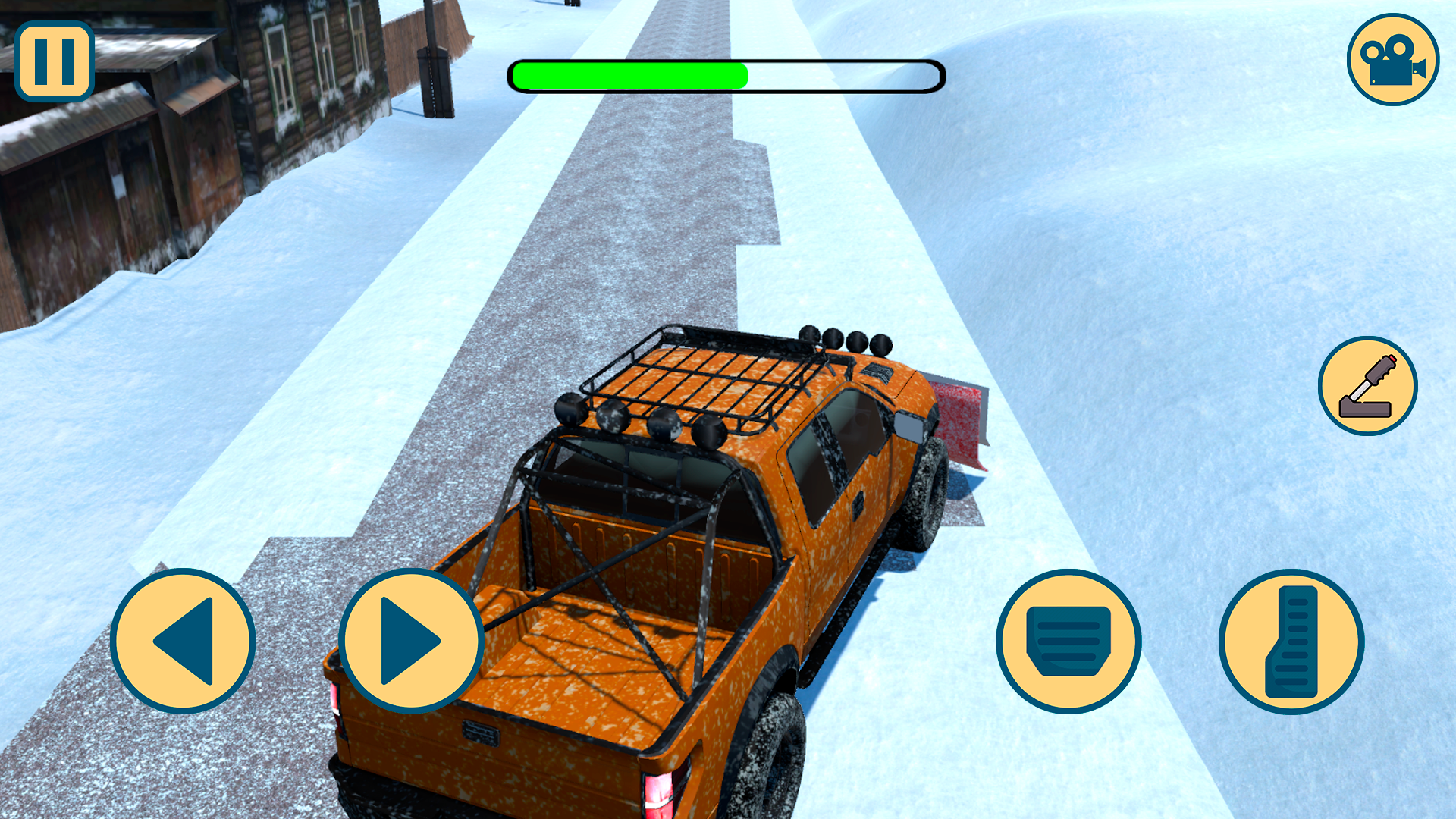Image resolution: width=1456 pixels, height=819 pixels.
Task: Tap the pause control to halt gameplay
Action: [x=53, y=61]
